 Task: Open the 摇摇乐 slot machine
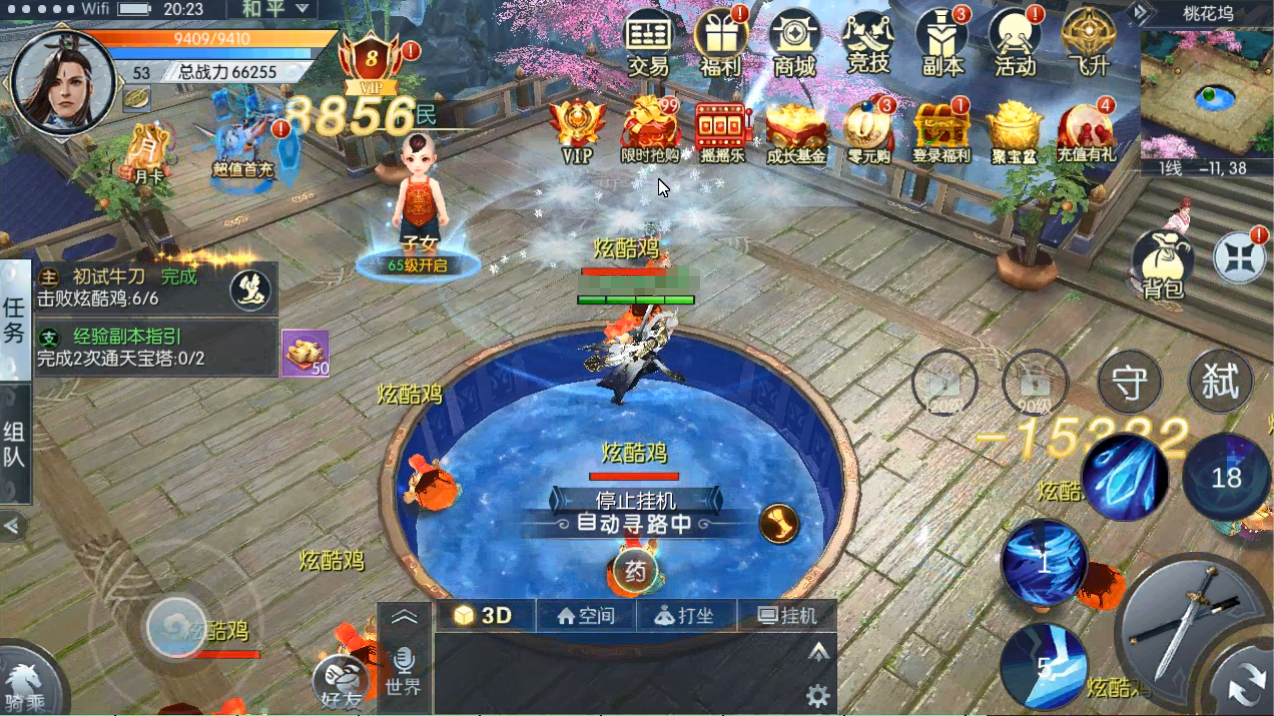(722, 130)
